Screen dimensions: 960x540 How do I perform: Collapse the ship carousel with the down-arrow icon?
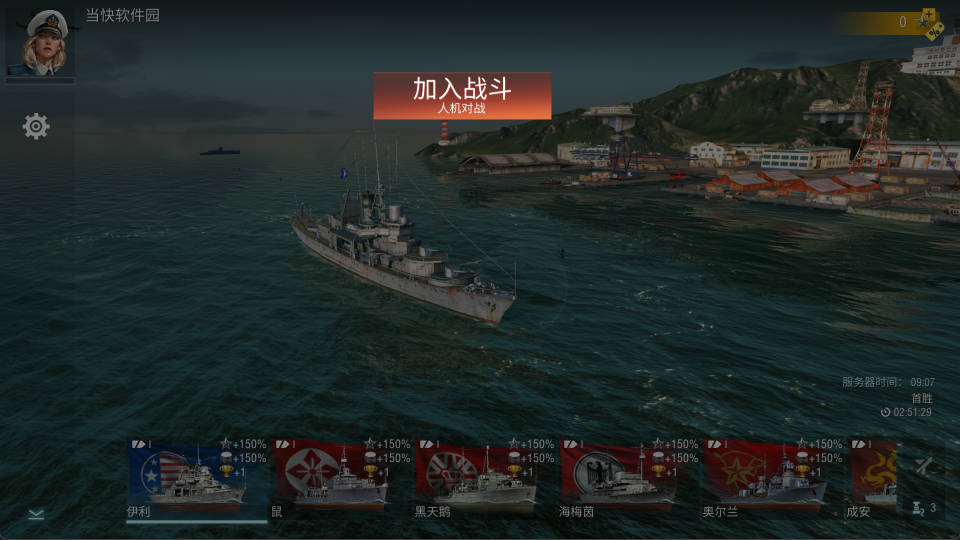(36, 514)
